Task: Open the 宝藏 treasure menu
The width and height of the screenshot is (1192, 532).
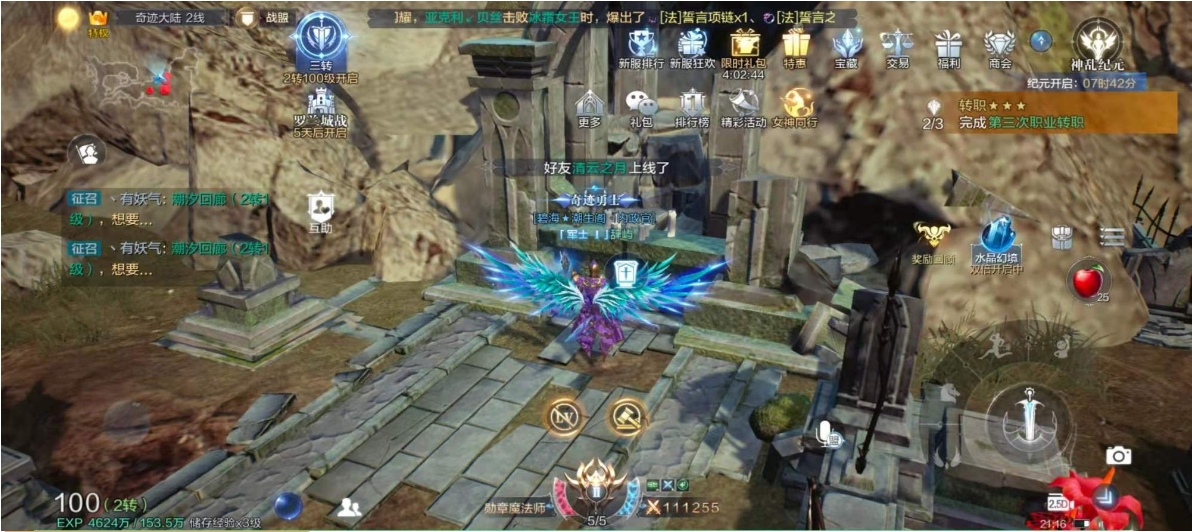Action: coord(847,46)
